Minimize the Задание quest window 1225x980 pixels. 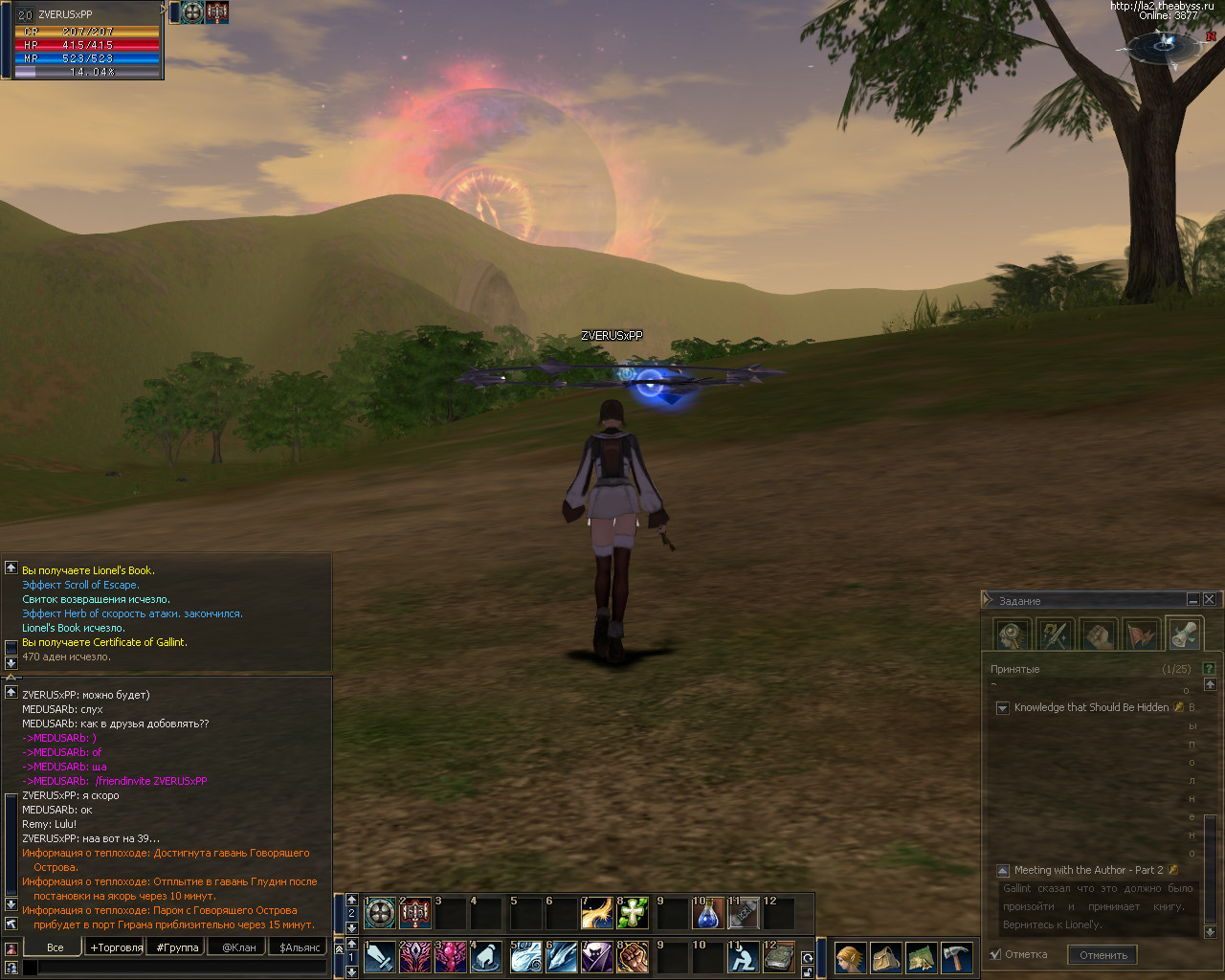1192,599
